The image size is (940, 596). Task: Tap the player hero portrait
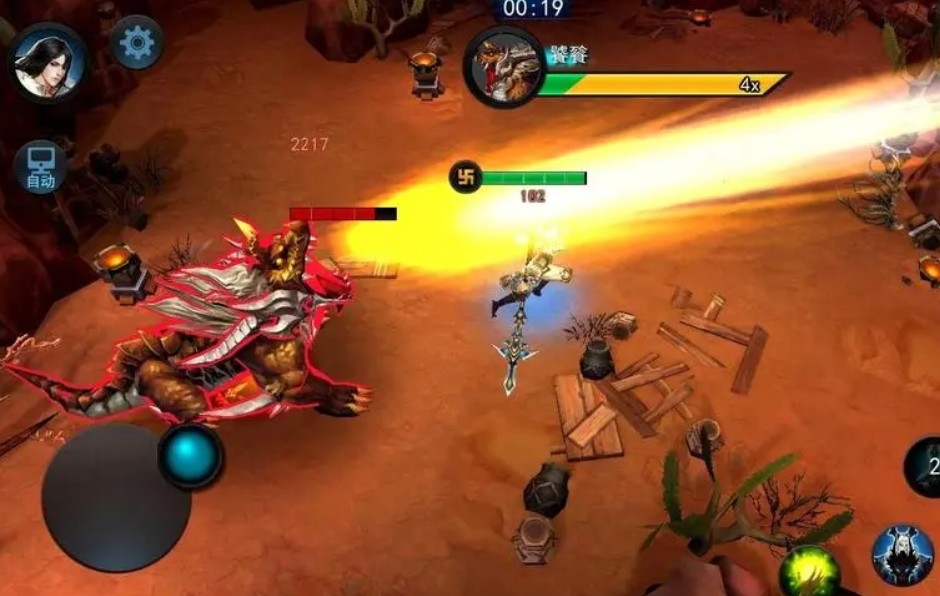pos(47,62)
